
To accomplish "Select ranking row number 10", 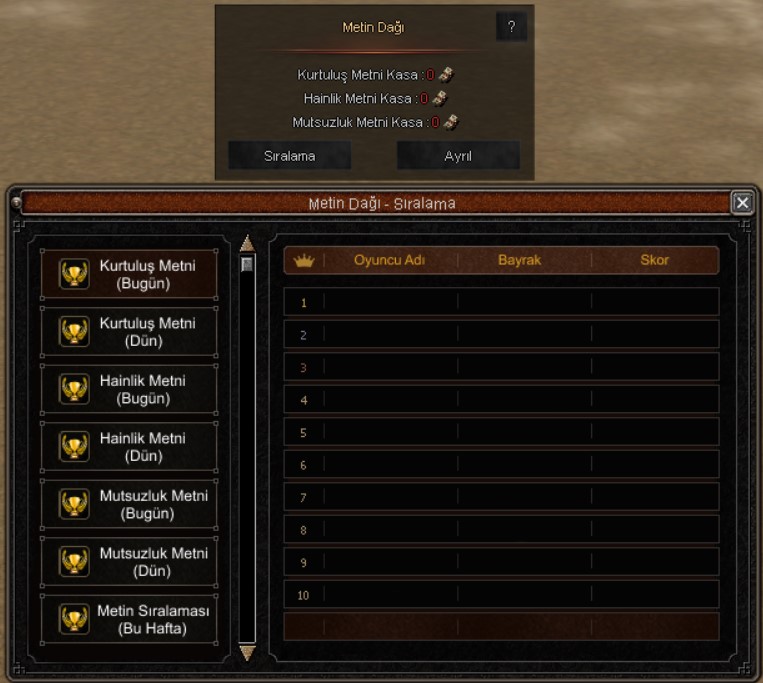I will click(x=500, y=595).
